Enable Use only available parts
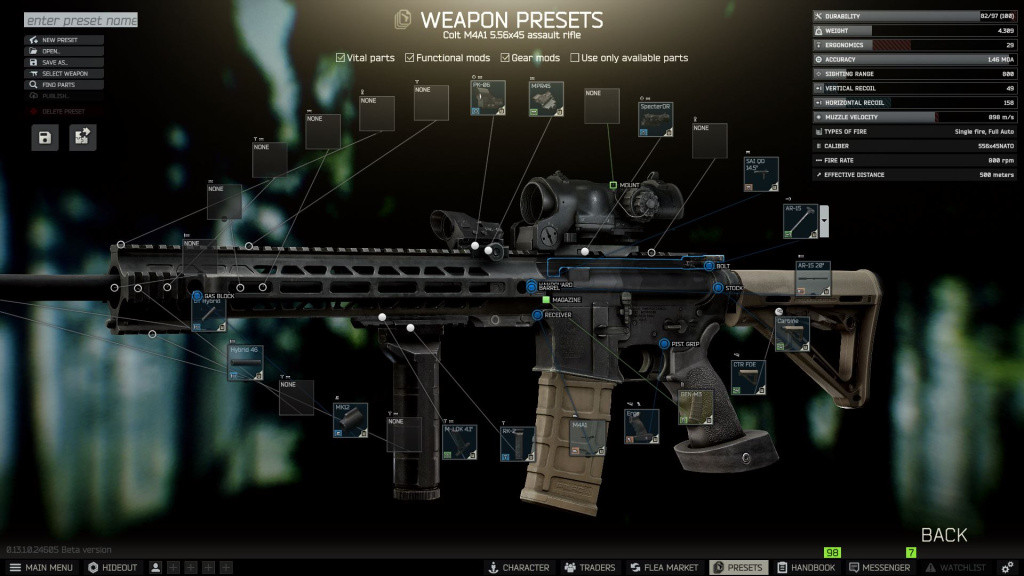The width and height of the screenshot is (1024, 576). point(575,58)
